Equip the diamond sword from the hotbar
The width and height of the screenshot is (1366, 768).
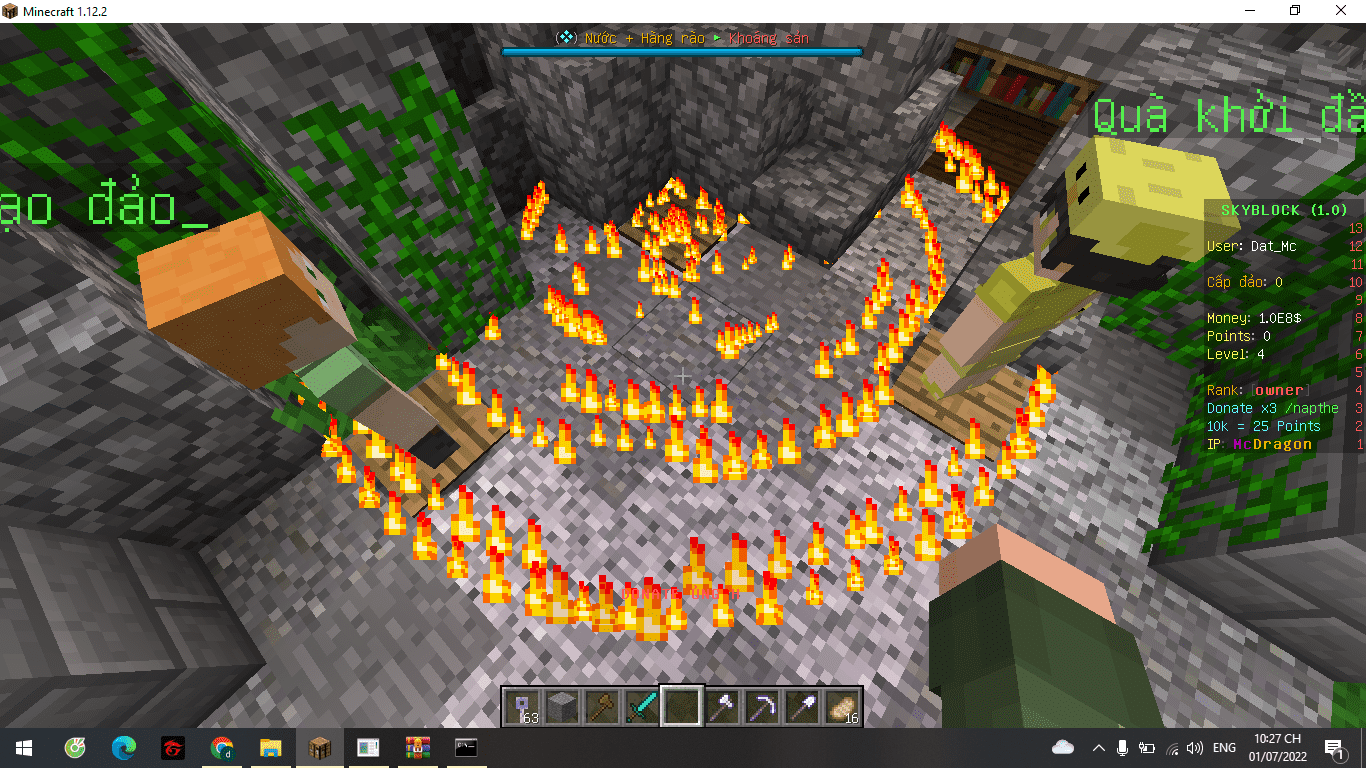point(641,706)
